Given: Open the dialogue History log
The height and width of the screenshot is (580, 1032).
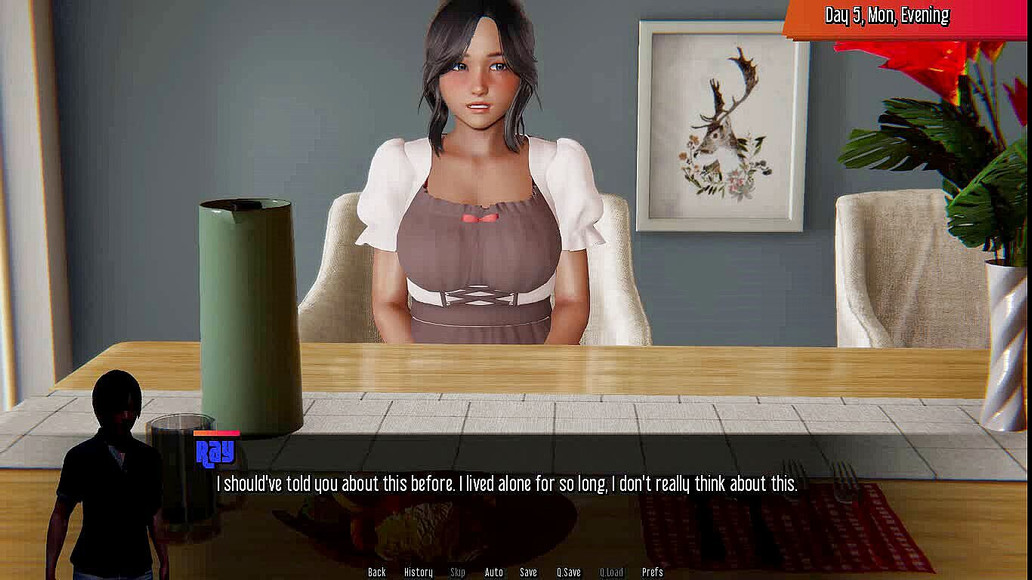Looking at the screenshot, I should [x=418, y=572].
